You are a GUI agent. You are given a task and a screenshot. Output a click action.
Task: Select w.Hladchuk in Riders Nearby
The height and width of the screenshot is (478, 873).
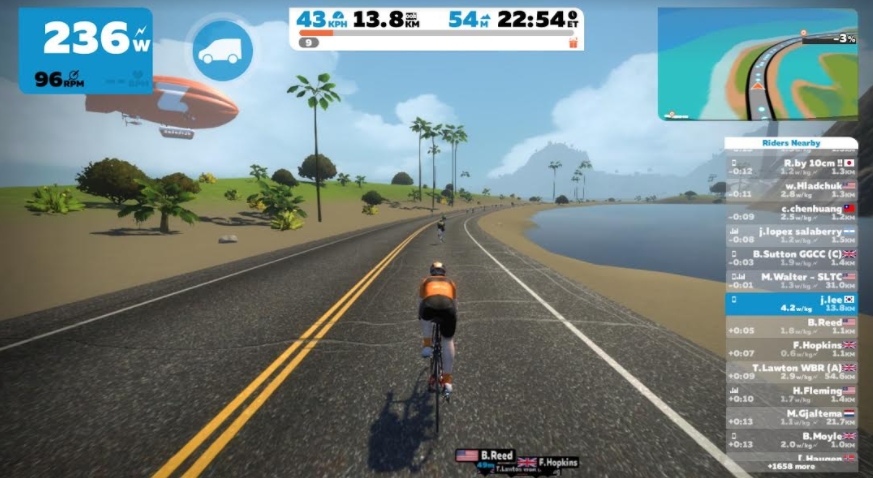click(x=791, y=189)
